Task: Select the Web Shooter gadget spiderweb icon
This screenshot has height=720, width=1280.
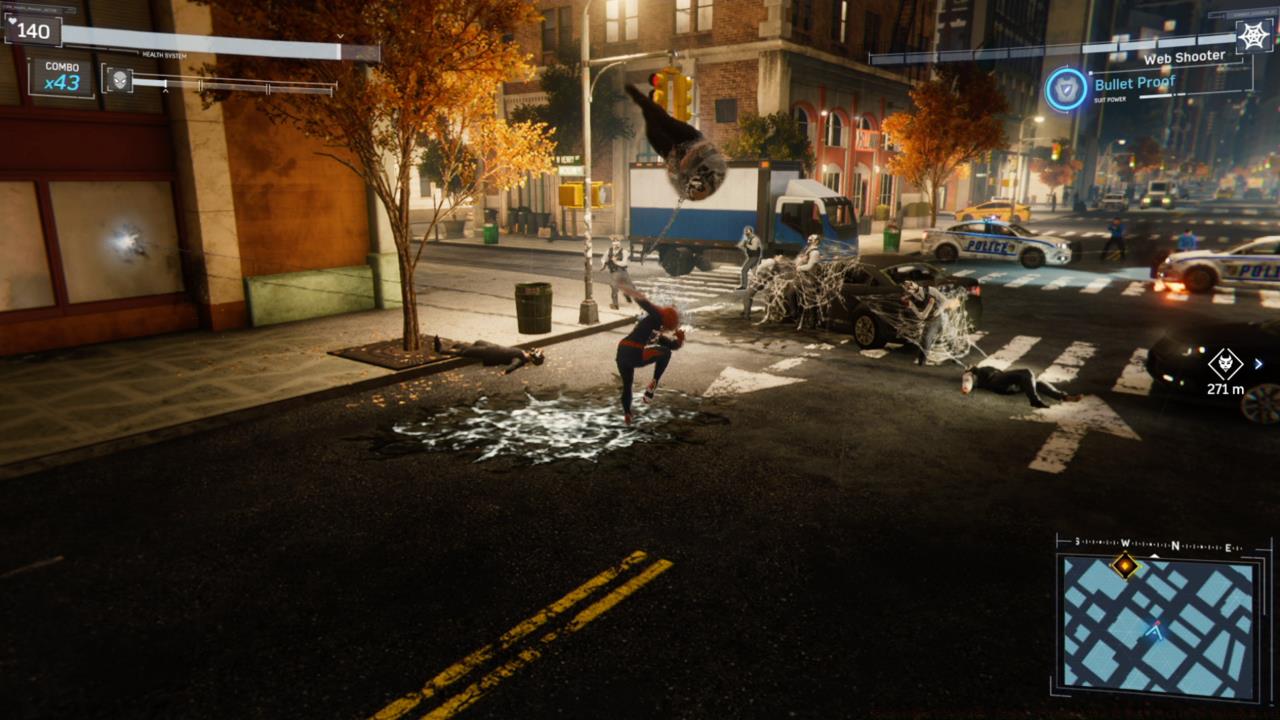Action: (1252, 36)
